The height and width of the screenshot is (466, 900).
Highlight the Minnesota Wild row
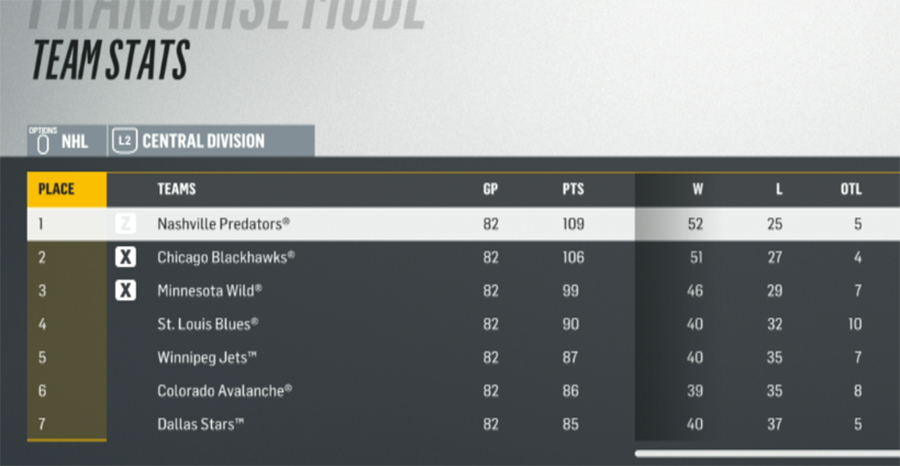pos(210,291)
